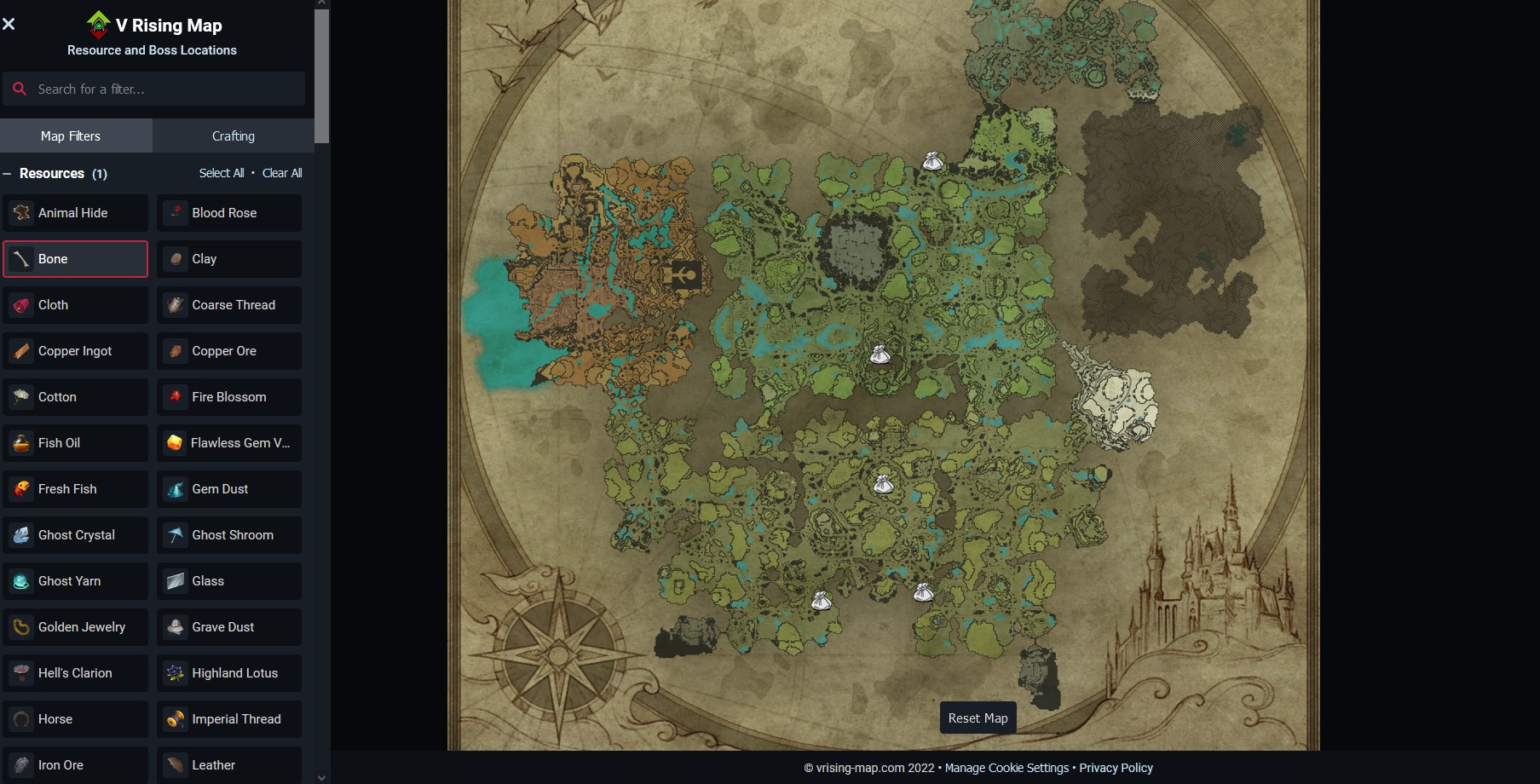Screen dimensions: 1540x784
Task: Select the Ghost Shroom filter icon
Action: tap(175, 534)
